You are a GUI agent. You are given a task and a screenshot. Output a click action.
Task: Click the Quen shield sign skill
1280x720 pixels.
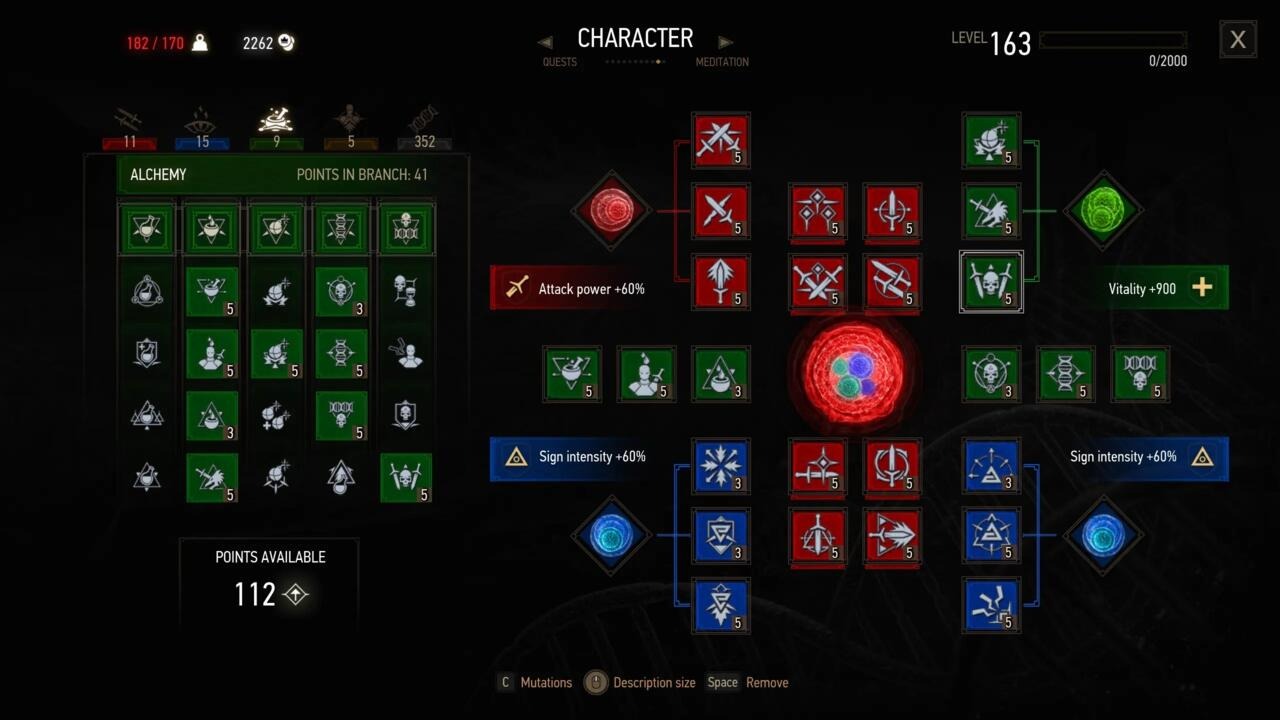point(721,537)
